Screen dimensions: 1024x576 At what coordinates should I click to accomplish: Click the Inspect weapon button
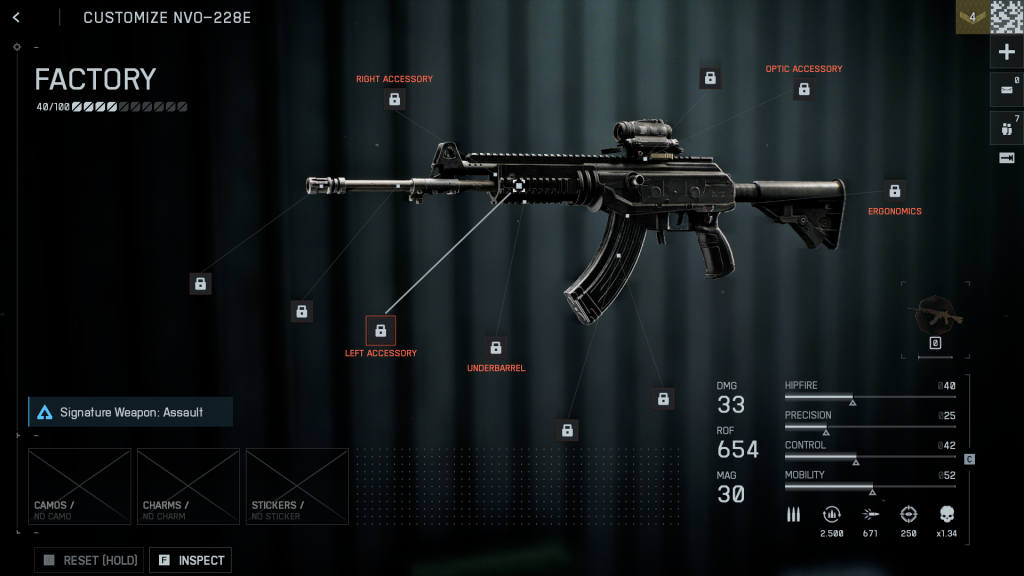(191, 560)
